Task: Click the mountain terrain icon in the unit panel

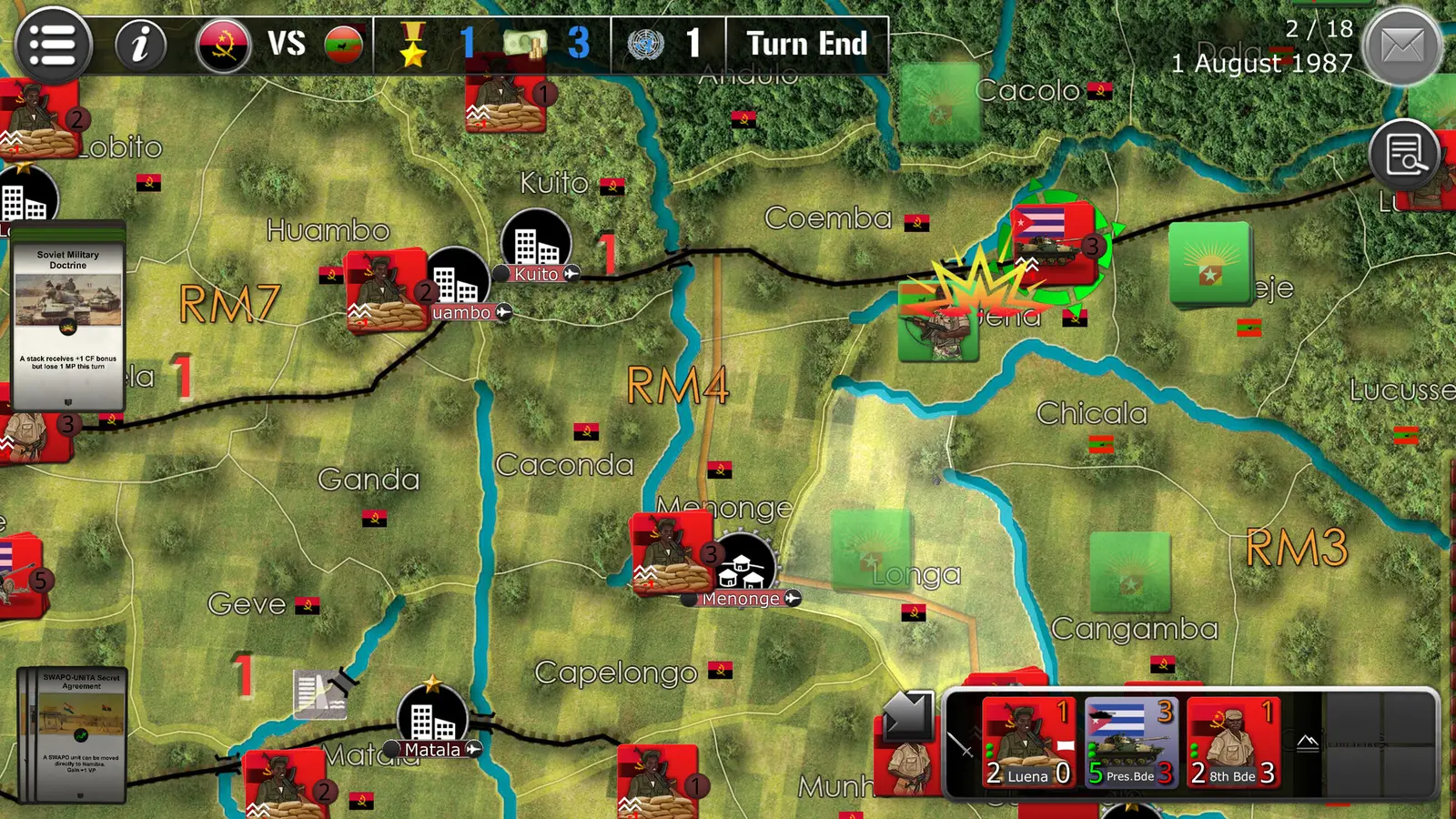Action: (x=1307, y=742)
